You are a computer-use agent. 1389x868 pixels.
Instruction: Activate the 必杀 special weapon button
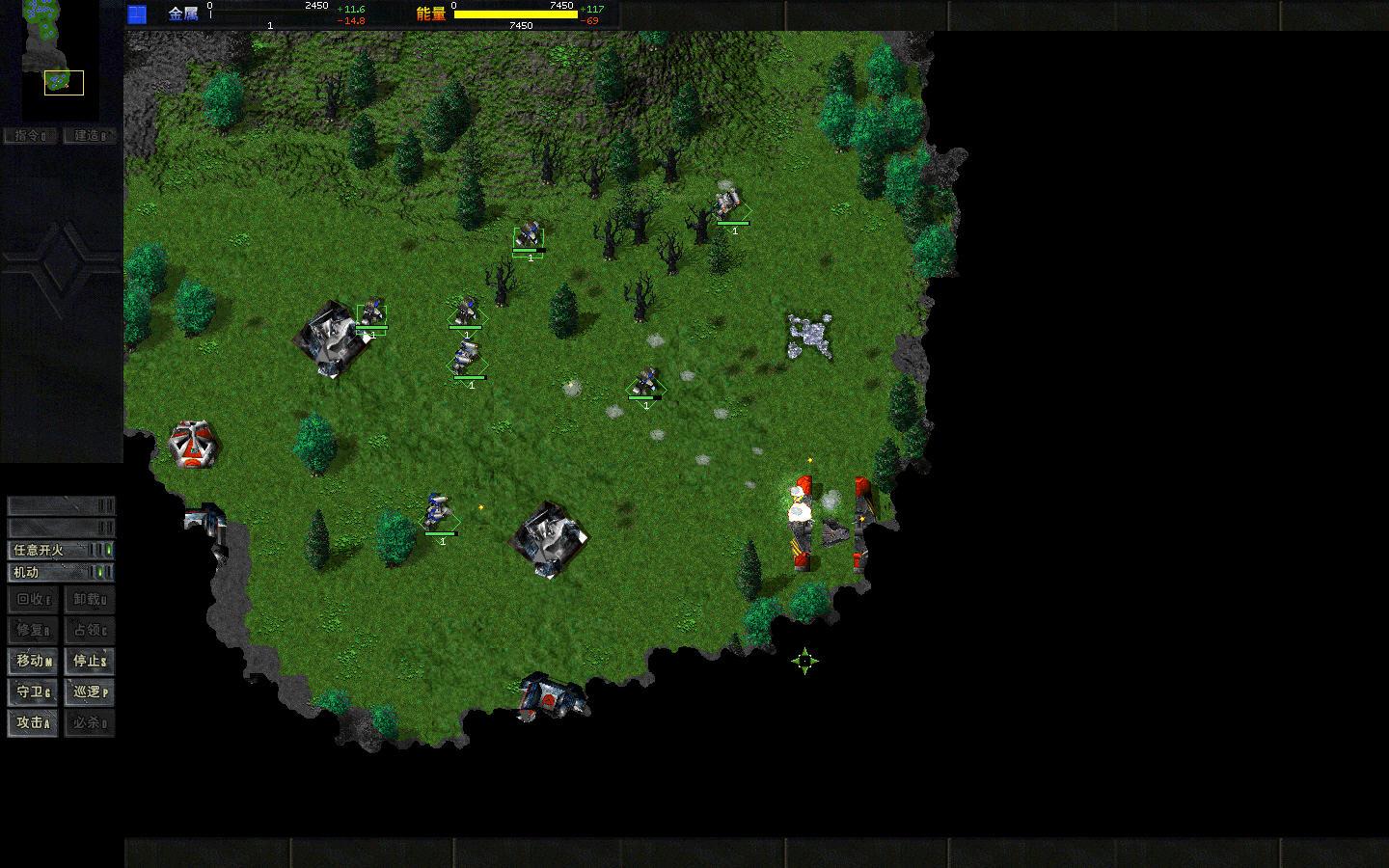[x=90, y=722]
